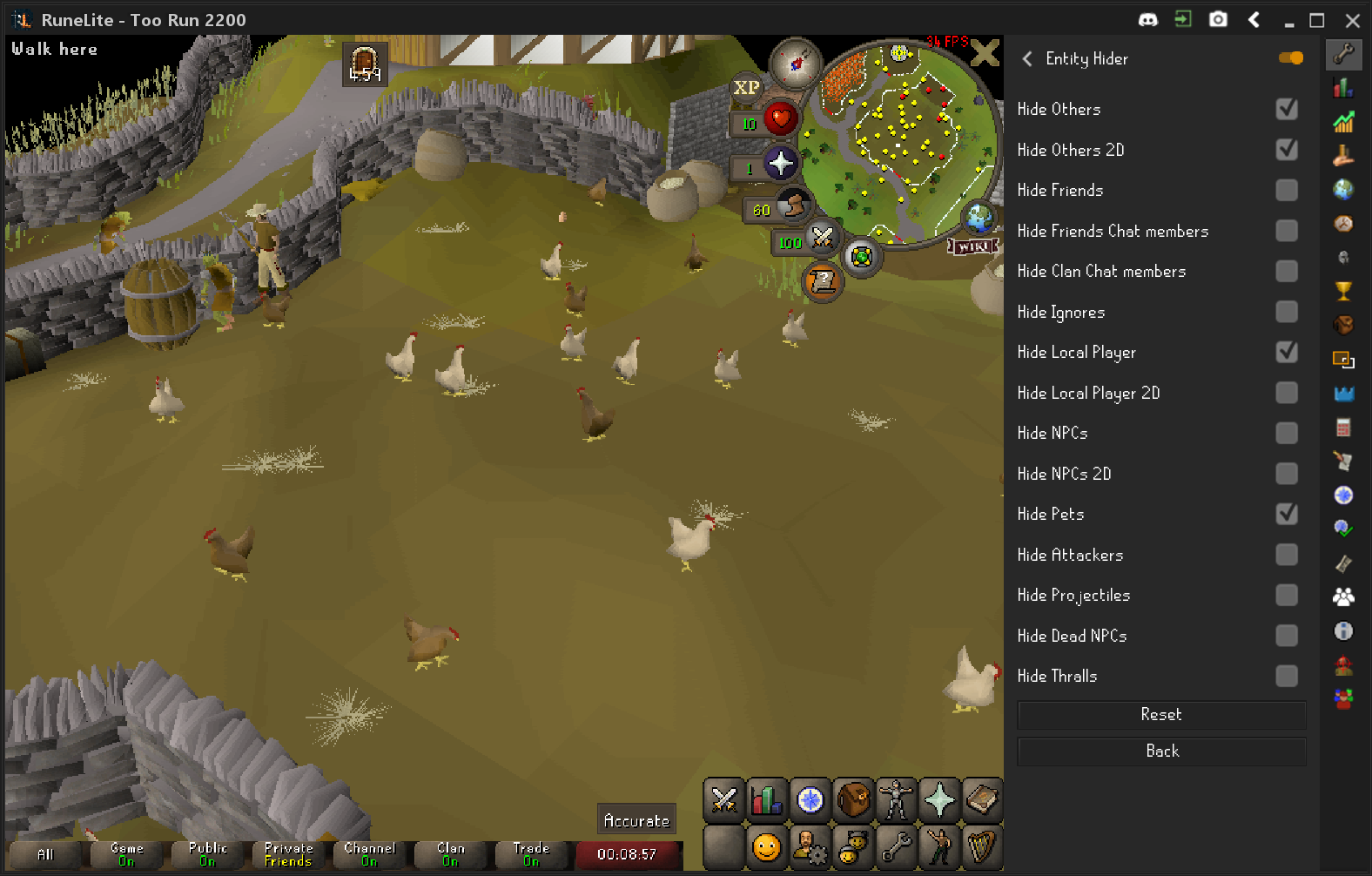The height and width of the screenshot is (876, 1372).
Task: Disable the Hide Pets checkbox
Action: (1286, 514)
